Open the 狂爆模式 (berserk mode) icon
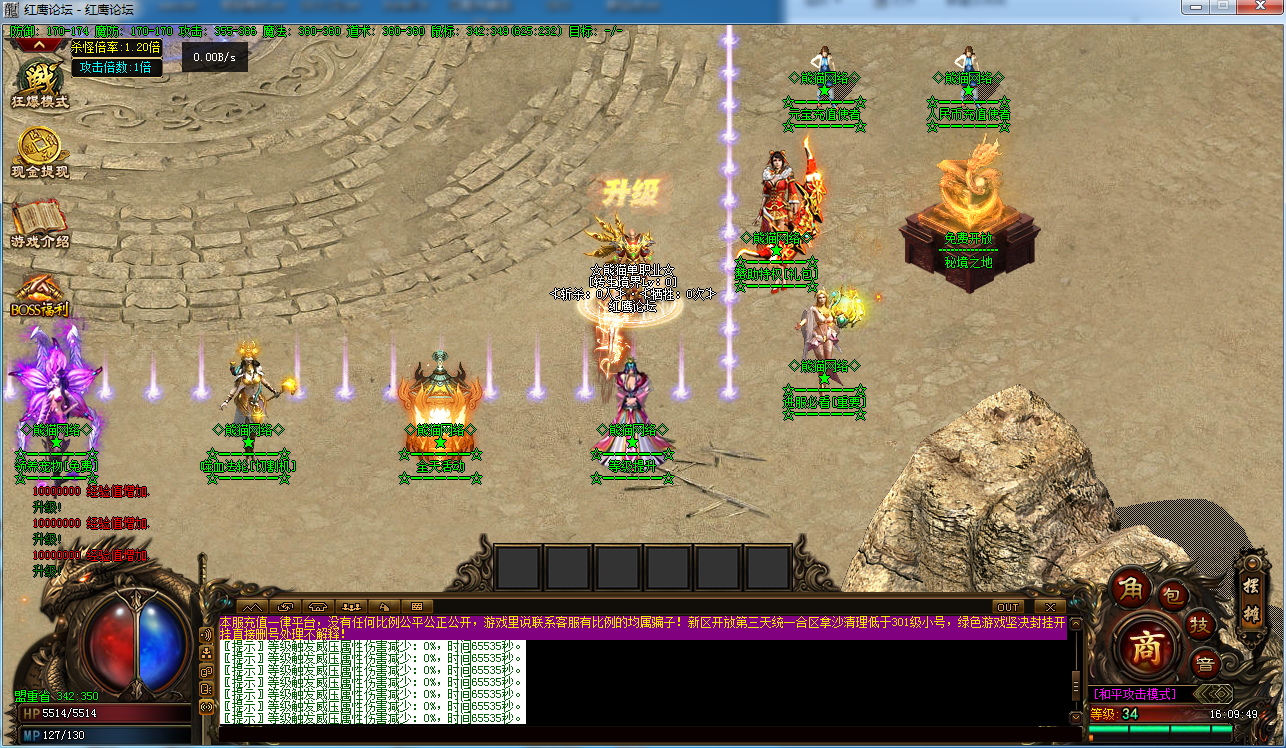The height and width of the screenshot is (748, 1286). pos(39,83)
